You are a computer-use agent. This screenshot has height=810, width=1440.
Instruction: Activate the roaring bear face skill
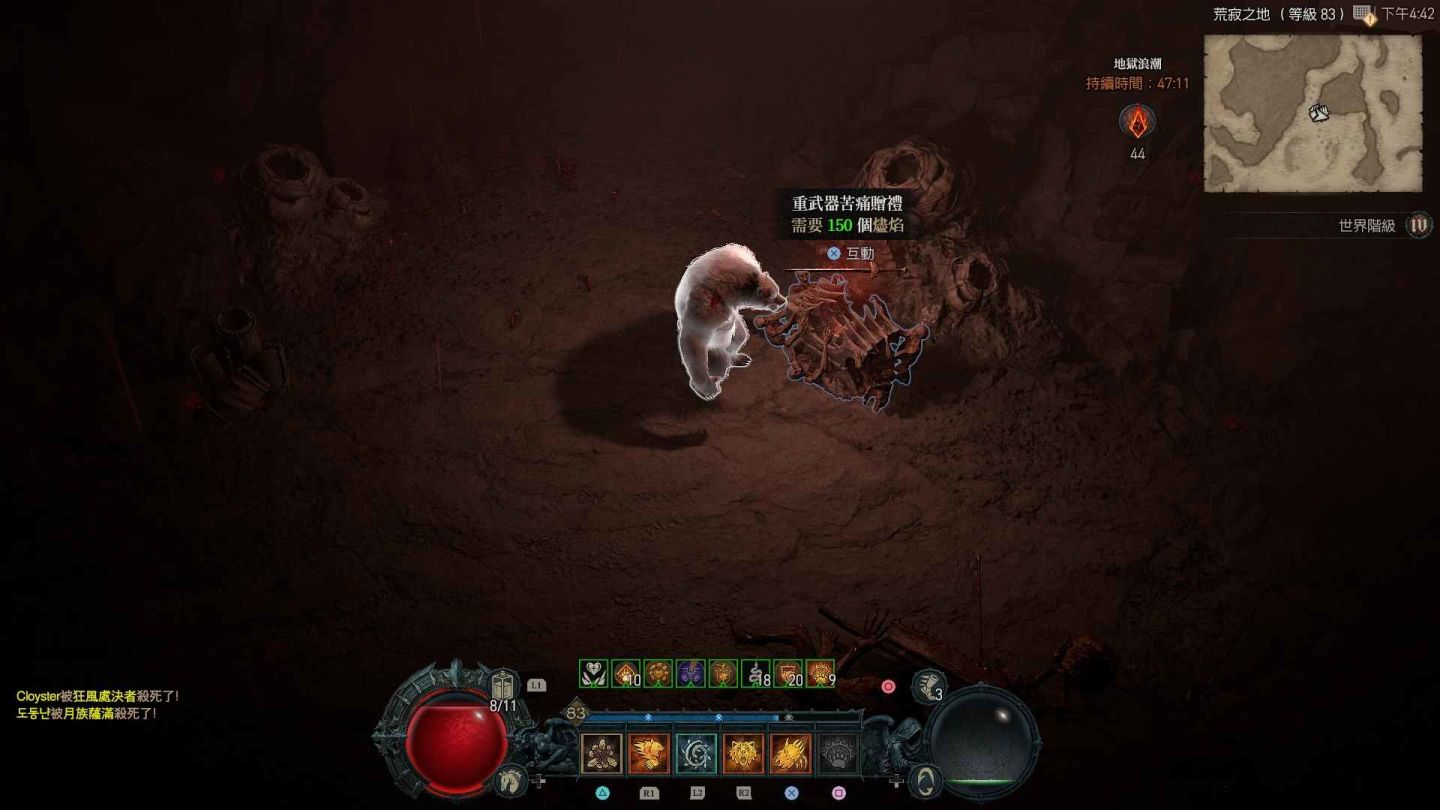(x=743, y=753)
